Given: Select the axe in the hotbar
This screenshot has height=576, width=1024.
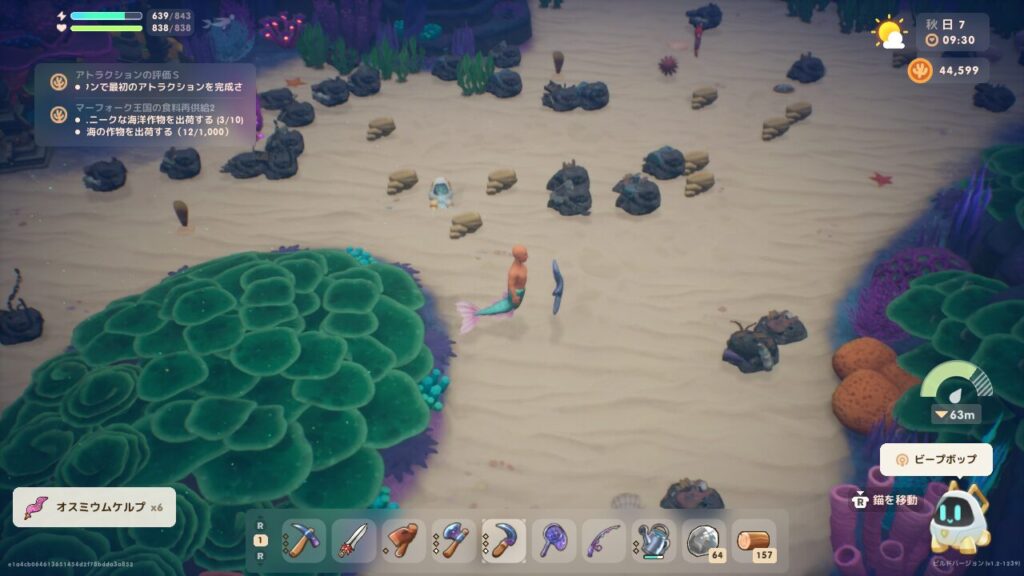Looking at the screenshot, I should coord(454,541).
